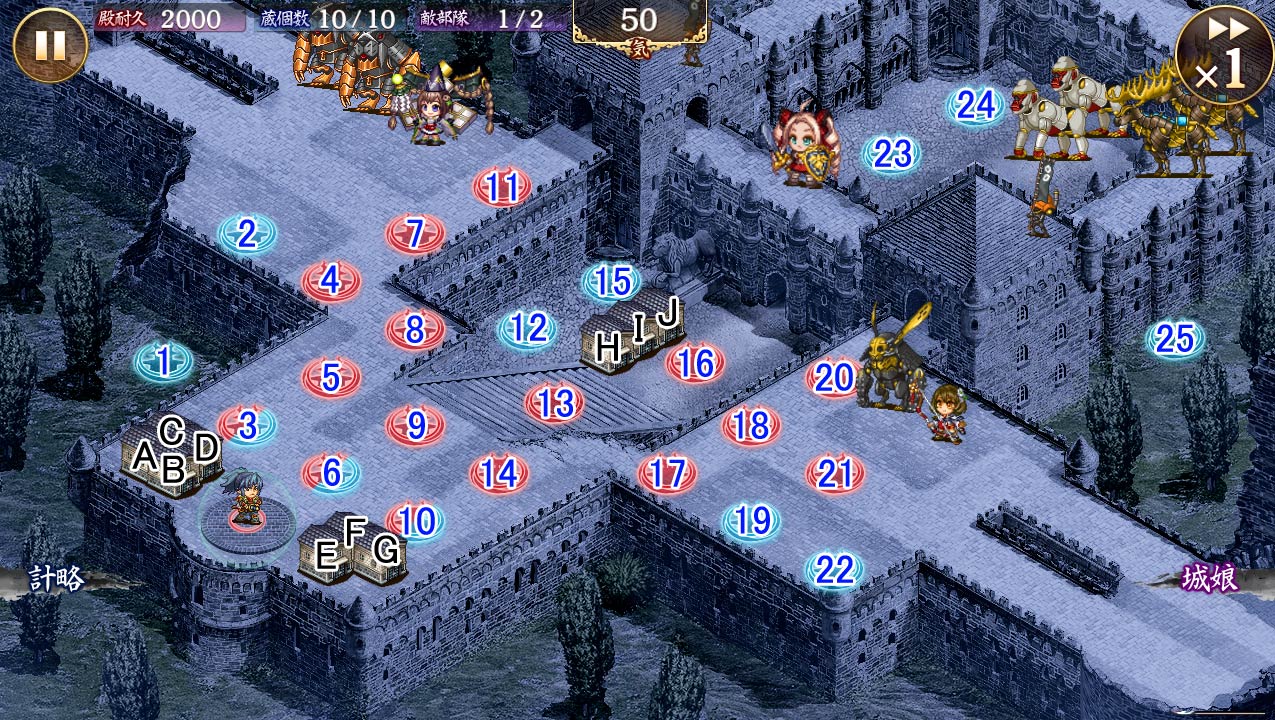Pick red deployment tile 11
The image size is (1275, 720).
(x=502, y=188)
